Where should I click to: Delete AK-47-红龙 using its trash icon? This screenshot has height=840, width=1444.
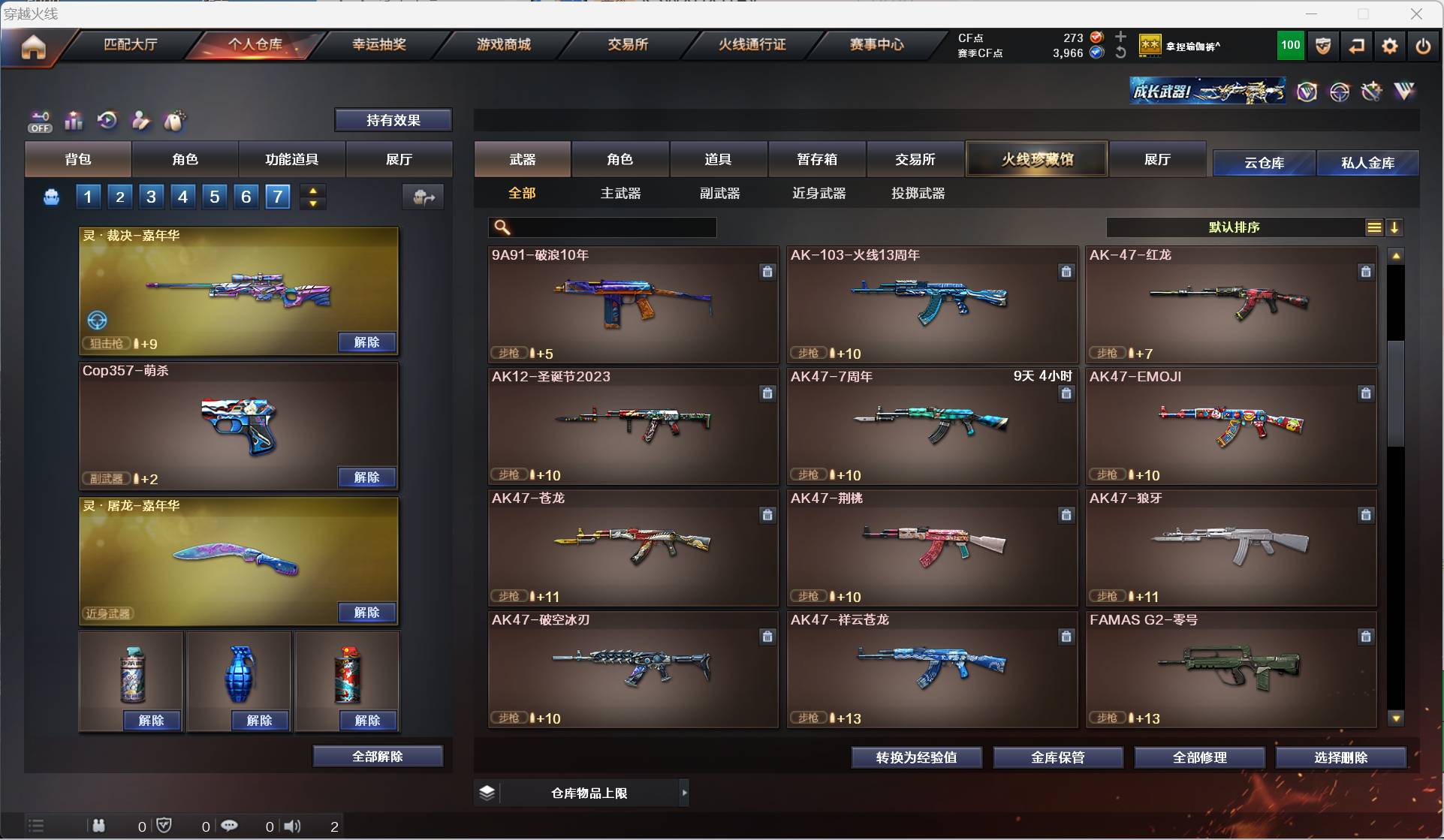[x=1365, y=272]
